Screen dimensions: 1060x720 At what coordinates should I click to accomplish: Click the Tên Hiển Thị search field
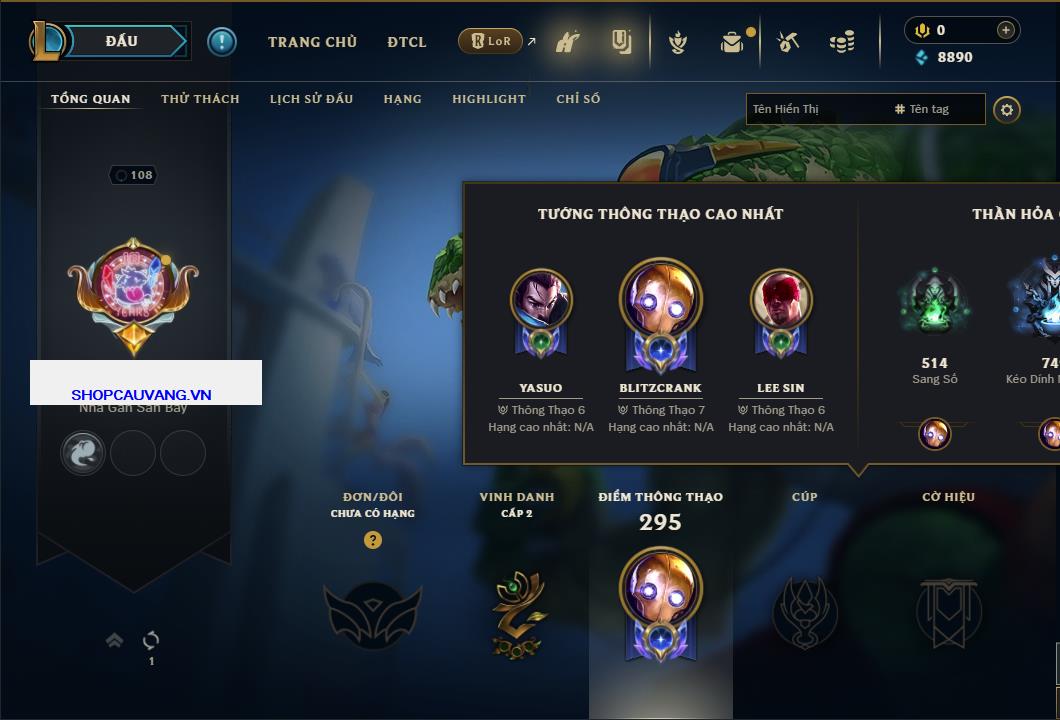815,109
